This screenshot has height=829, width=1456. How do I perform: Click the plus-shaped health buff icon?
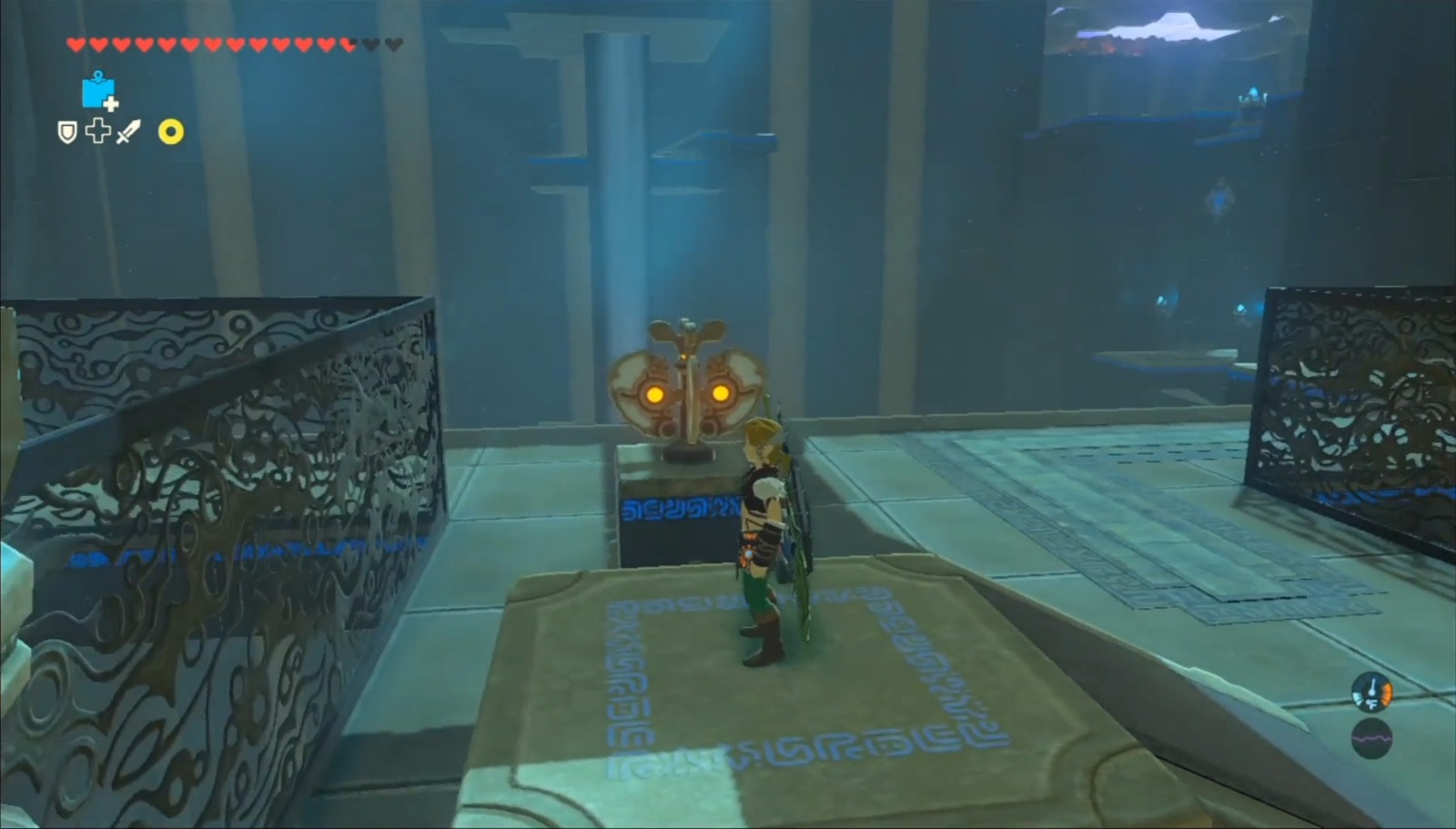[96, 132]
